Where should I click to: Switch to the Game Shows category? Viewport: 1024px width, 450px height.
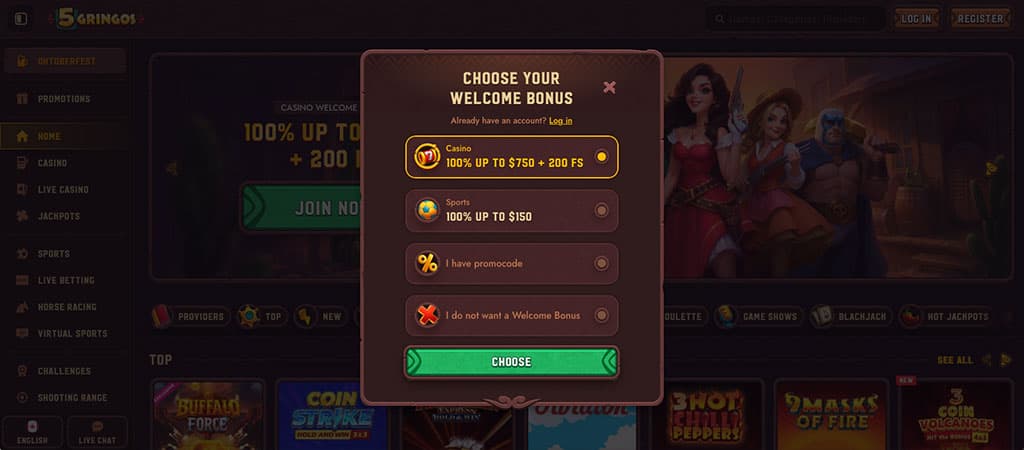click(758, 317)
